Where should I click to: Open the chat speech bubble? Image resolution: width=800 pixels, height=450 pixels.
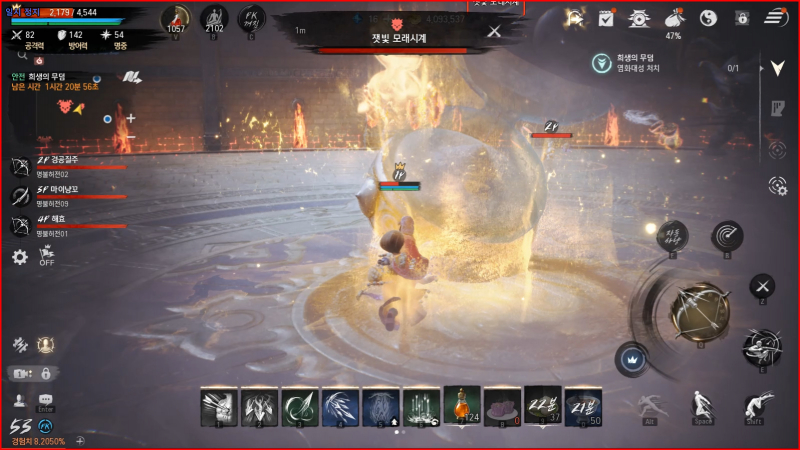pos(45,400)
